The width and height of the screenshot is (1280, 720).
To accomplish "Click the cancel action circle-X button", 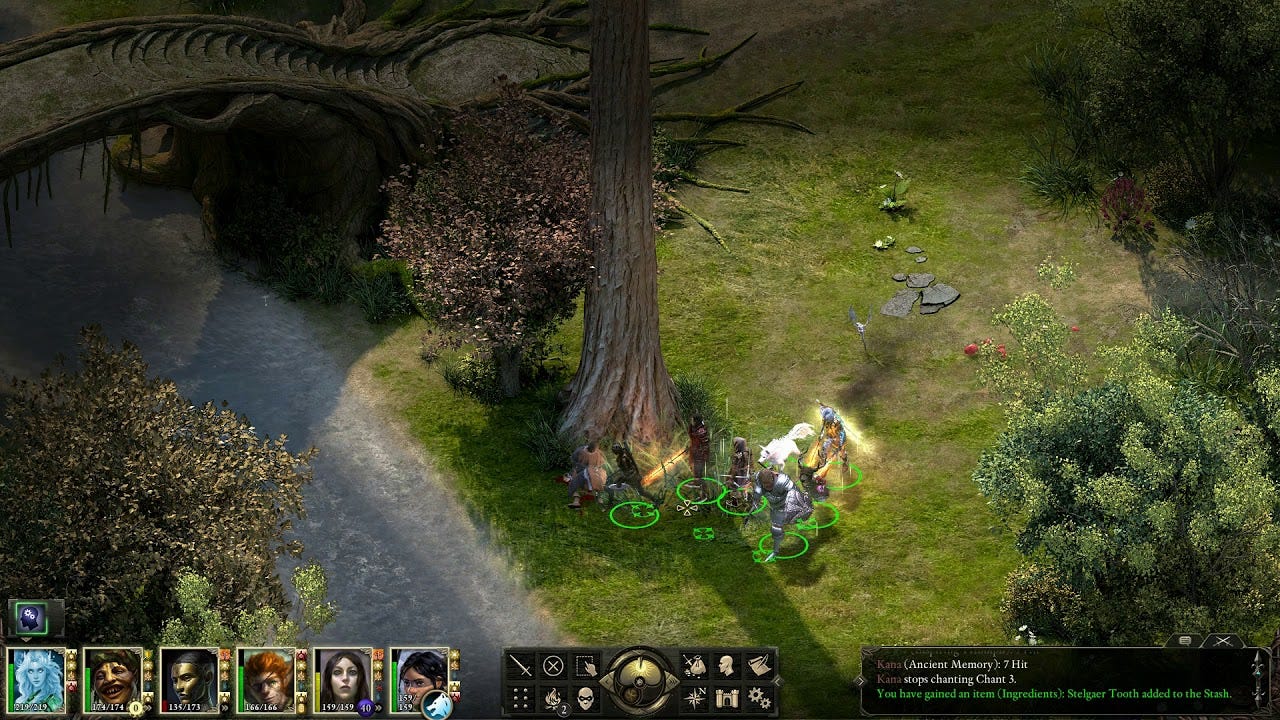I will pyautogui.click(x=553, y=666).
